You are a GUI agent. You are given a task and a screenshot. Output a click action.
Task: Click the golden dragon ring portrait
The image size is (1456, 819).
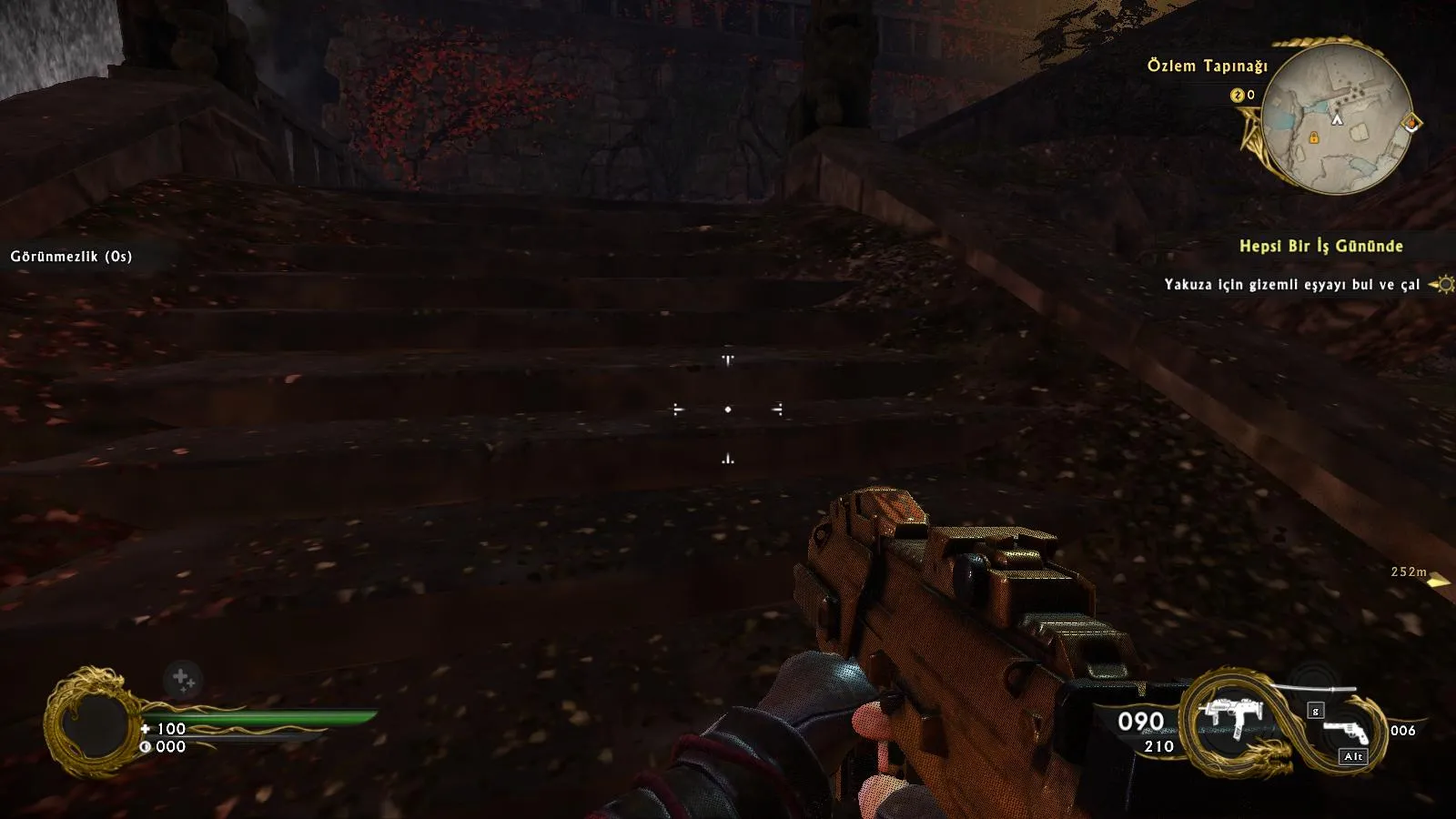click(x=90, y=723)
